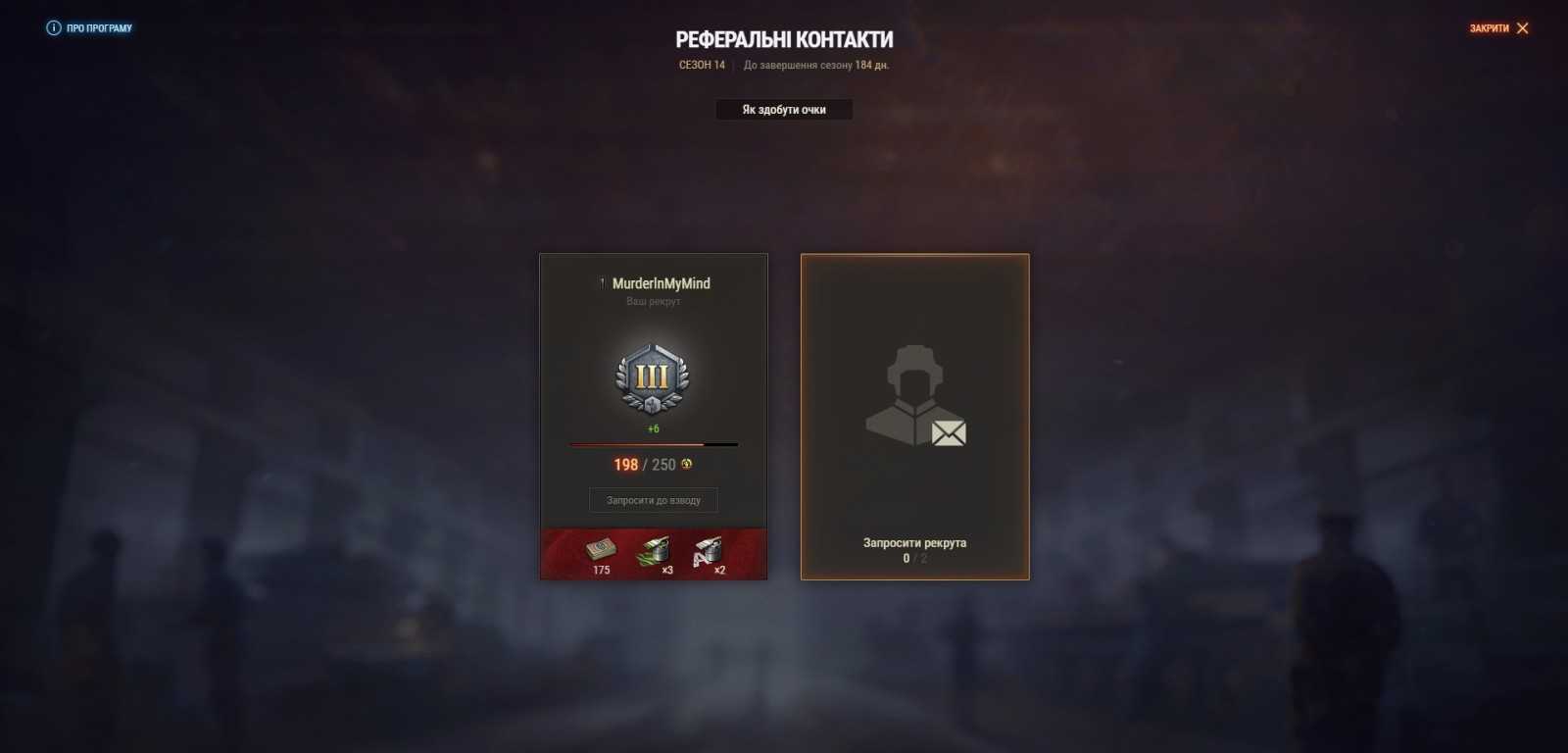The image size is (1568, 753).
Task: Click the СЕЗОН 14 label
Action: coord(701,65)
